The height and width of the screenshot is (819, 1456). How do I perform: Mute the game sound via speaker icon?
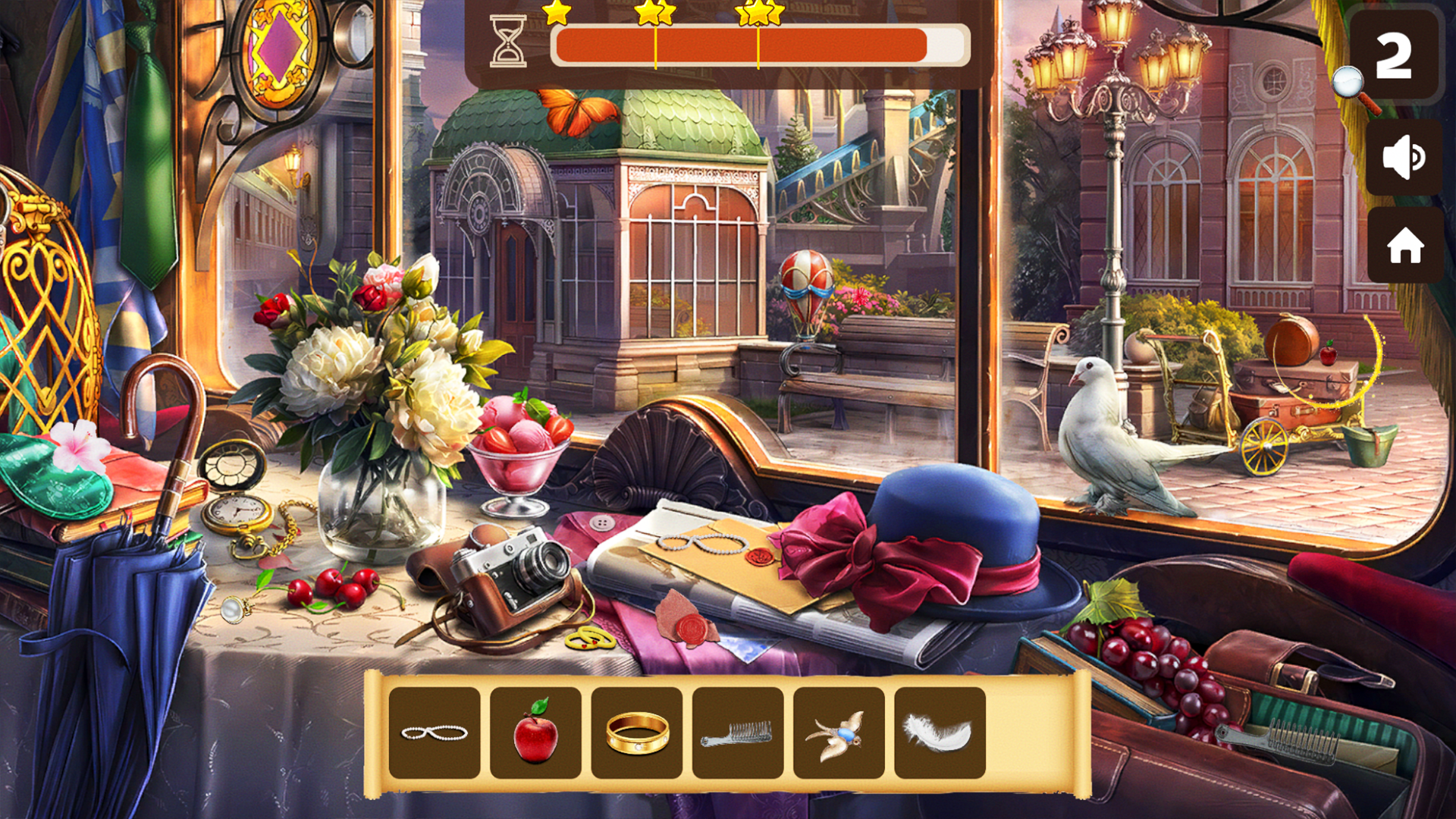click(x=1404, y=158)
